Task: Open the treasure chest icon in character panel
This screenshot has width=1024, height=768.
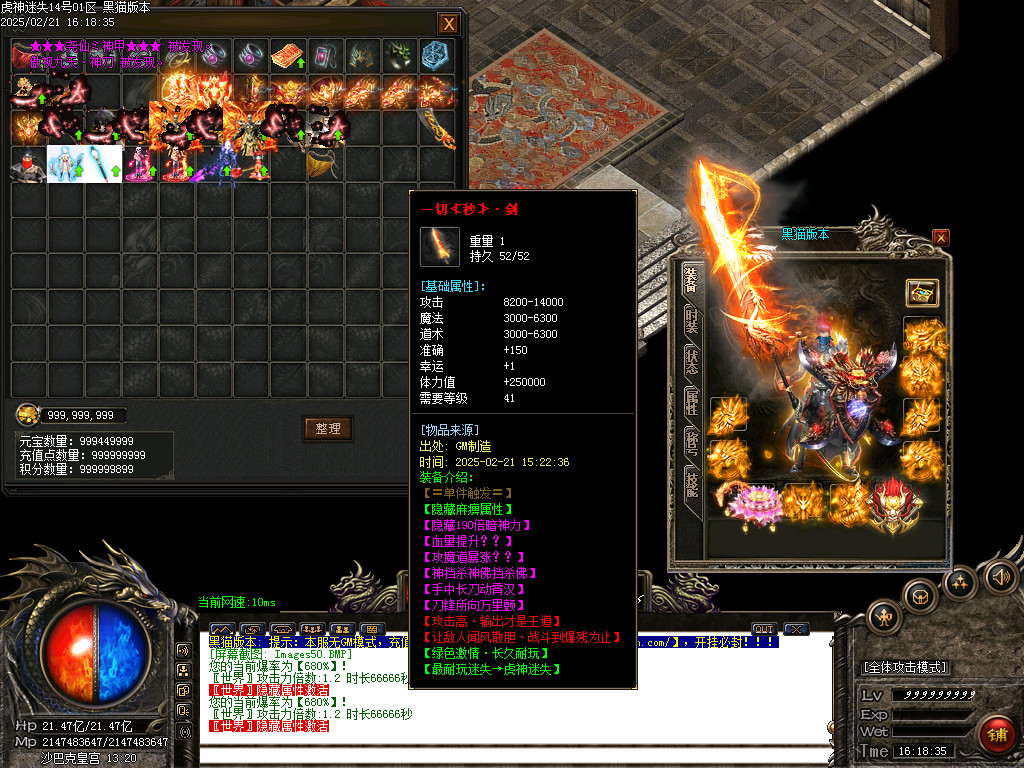Action: [x=922, y=293]
